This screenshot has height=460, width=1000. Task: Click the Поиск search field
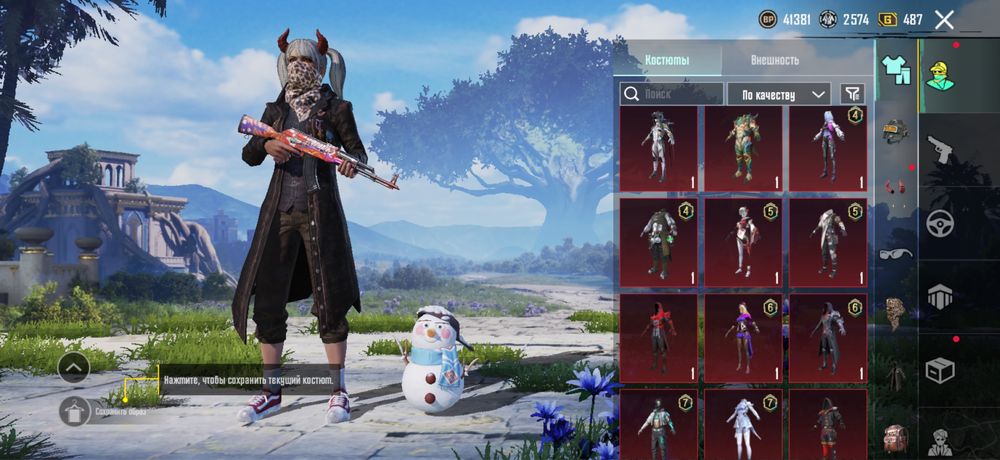[x=670, y=94]
